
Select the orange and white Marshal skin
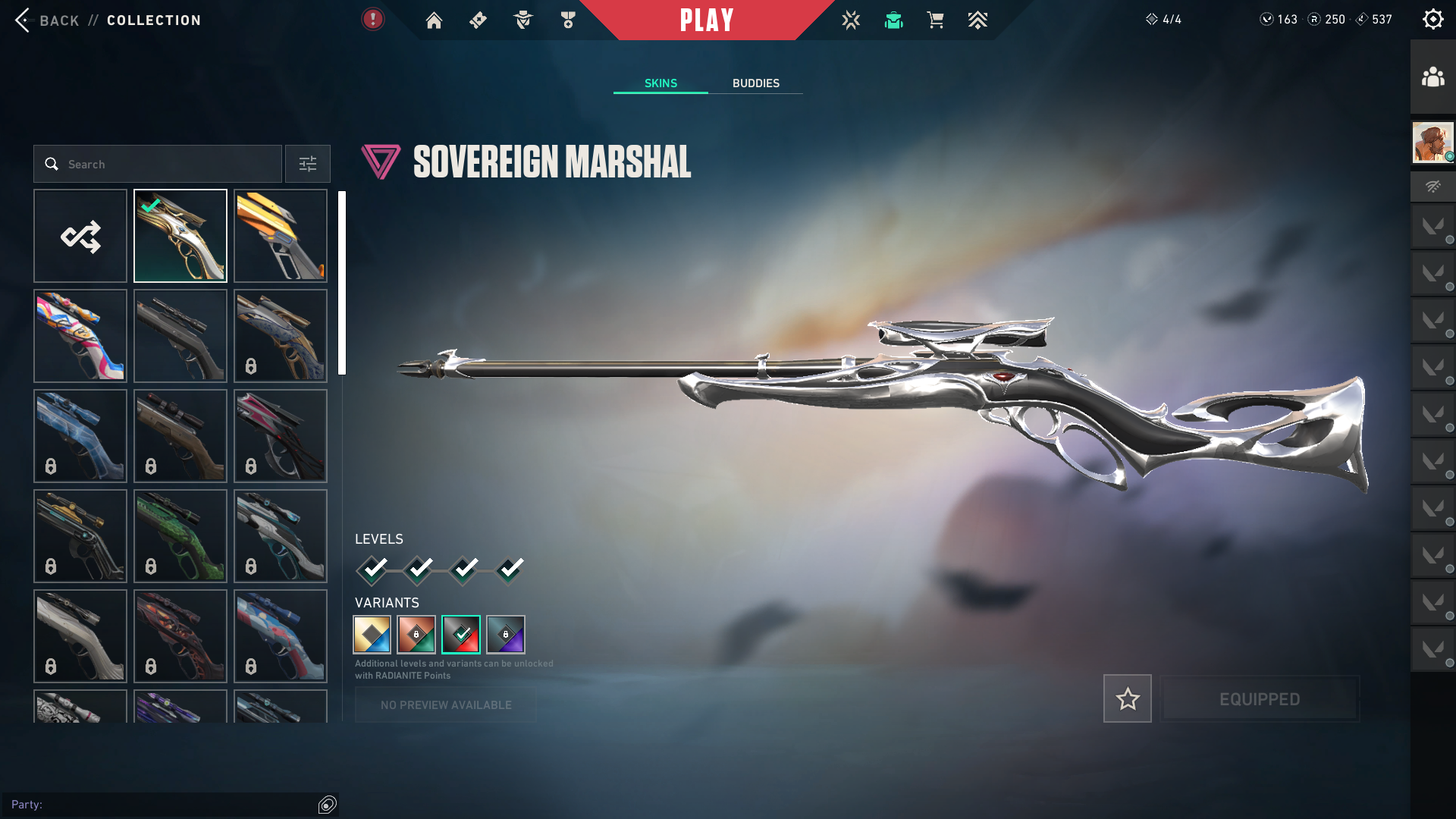[x=281, y=237]
